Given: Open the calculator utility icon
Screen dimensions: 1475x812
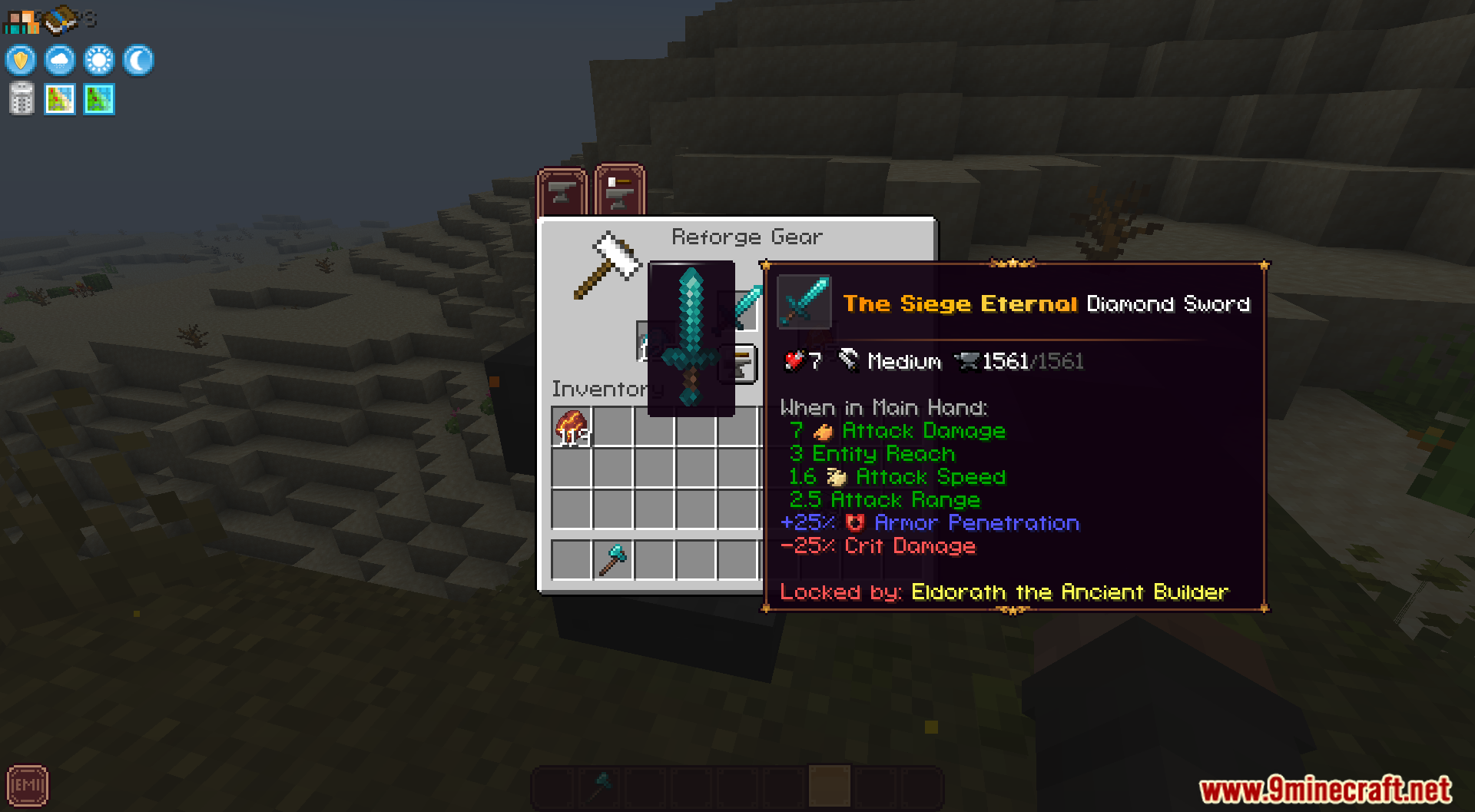Looking at the screenshot, I should [x=21, y=98].
